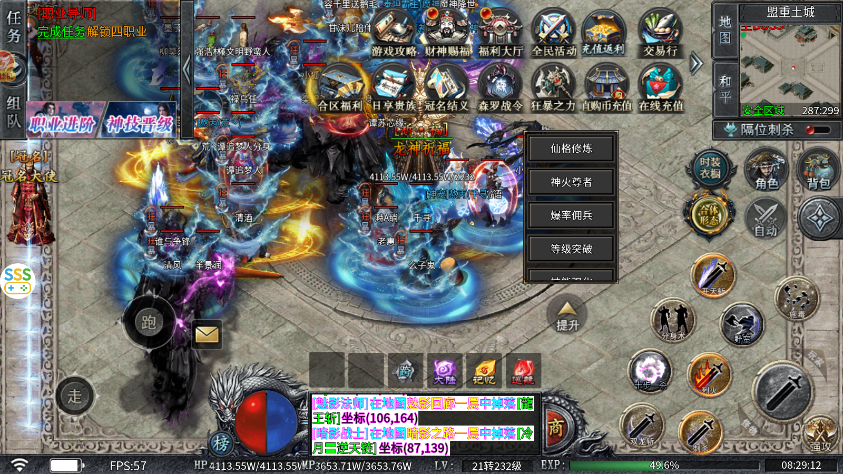
Task: Select 仙格修炼 from the side menu
Action: coord(571,149)
